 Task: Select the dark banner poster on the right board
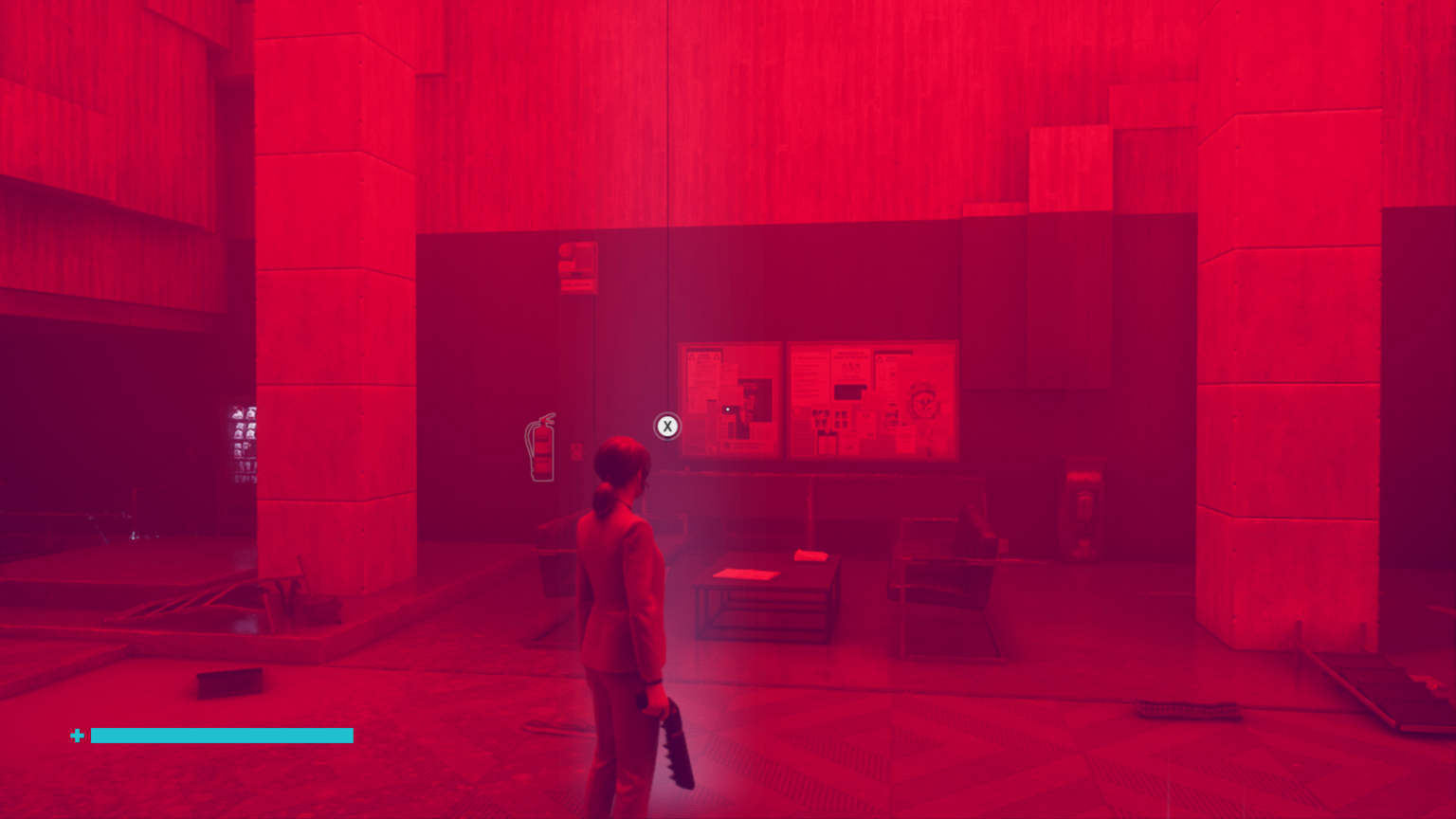(x=848, y=391)
